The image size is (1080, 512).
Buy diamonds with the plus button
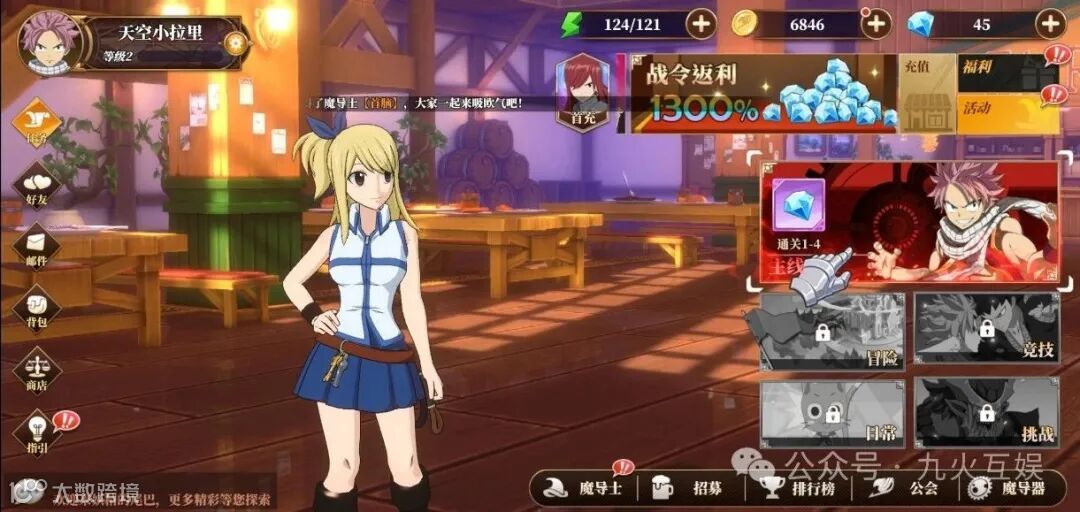(1050, 23)
